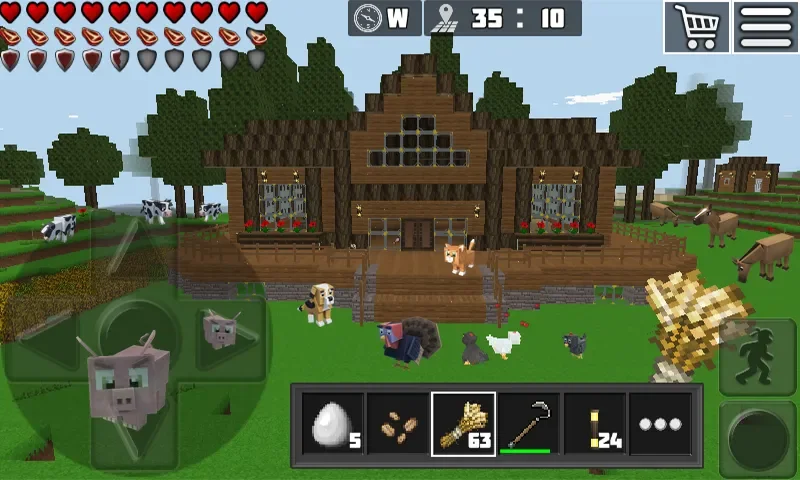Screen dimensions: 800x480
Task: Select the wheat bundle hotbar slot
Action: (463, 423)
